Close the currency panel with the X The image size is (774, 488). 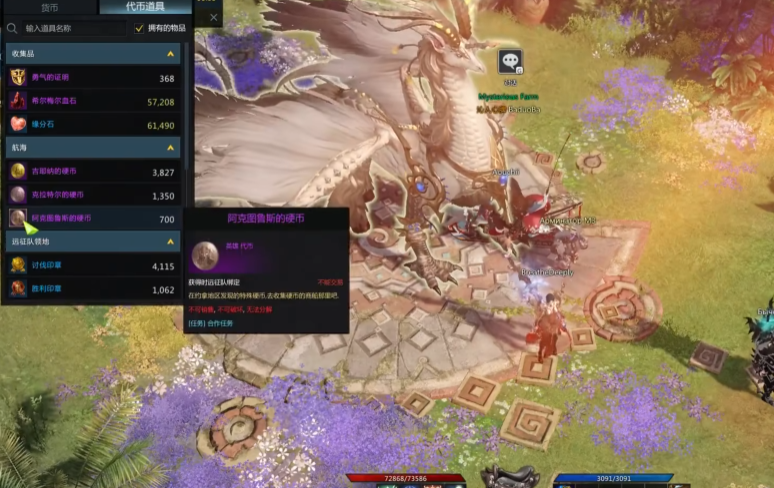click(213, 17)
